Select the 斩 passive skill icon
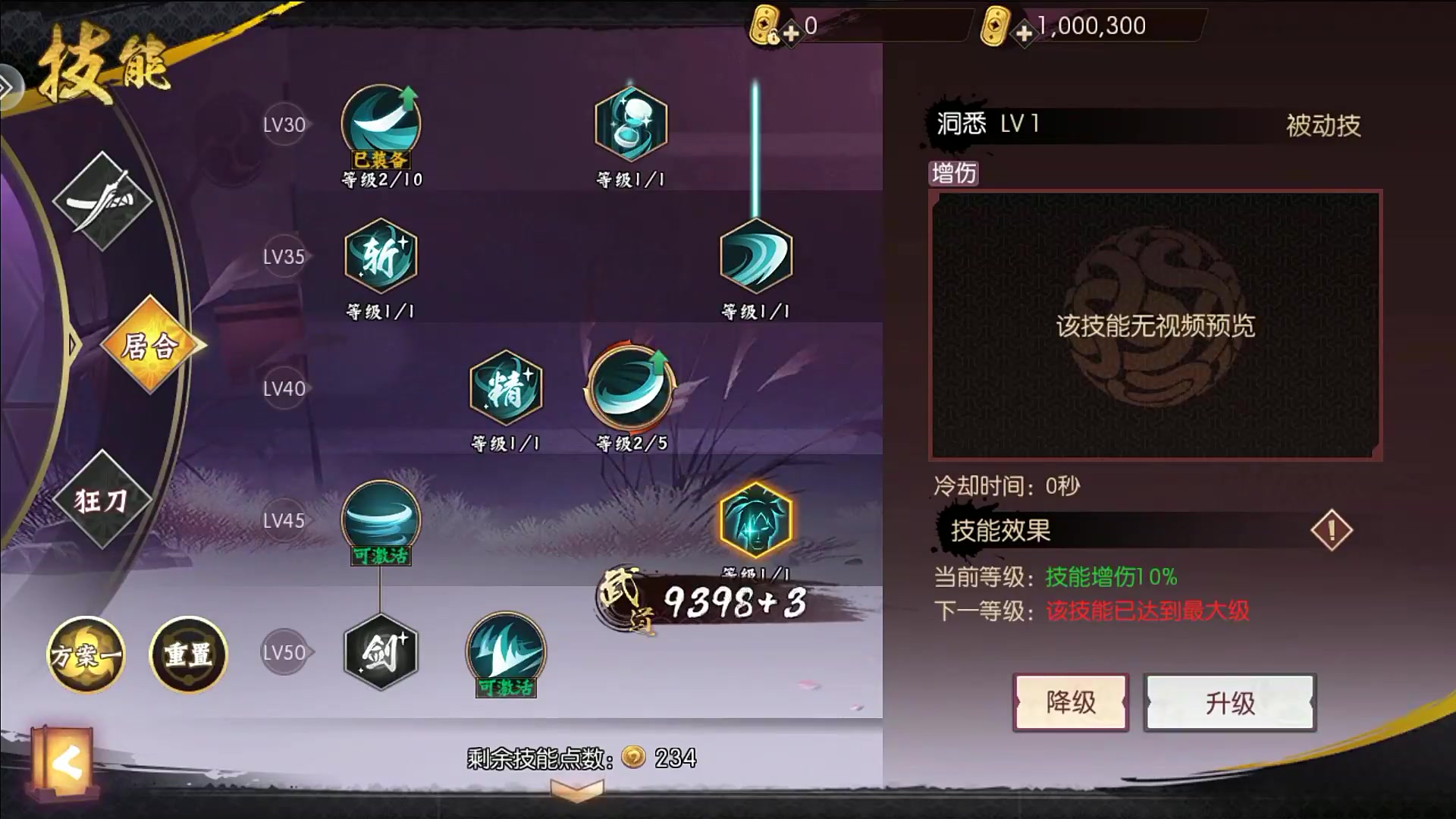The height and width of the screenshot is (819, 1456). pyautogui.click(x=381, y=256)
